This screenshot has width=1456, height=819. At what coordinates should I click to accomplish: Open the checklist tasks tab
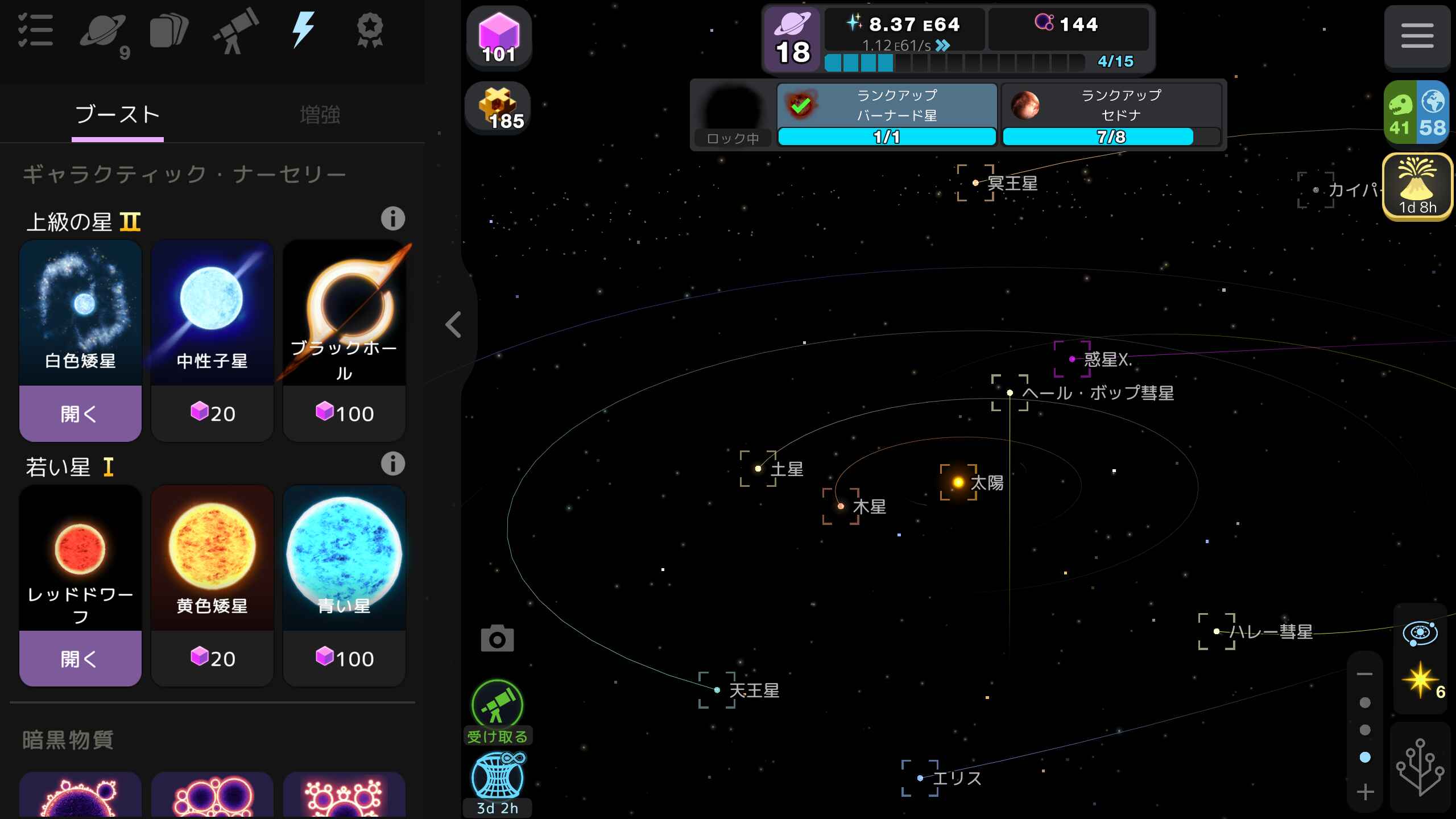pyautogui.click(x=35, y=31)
